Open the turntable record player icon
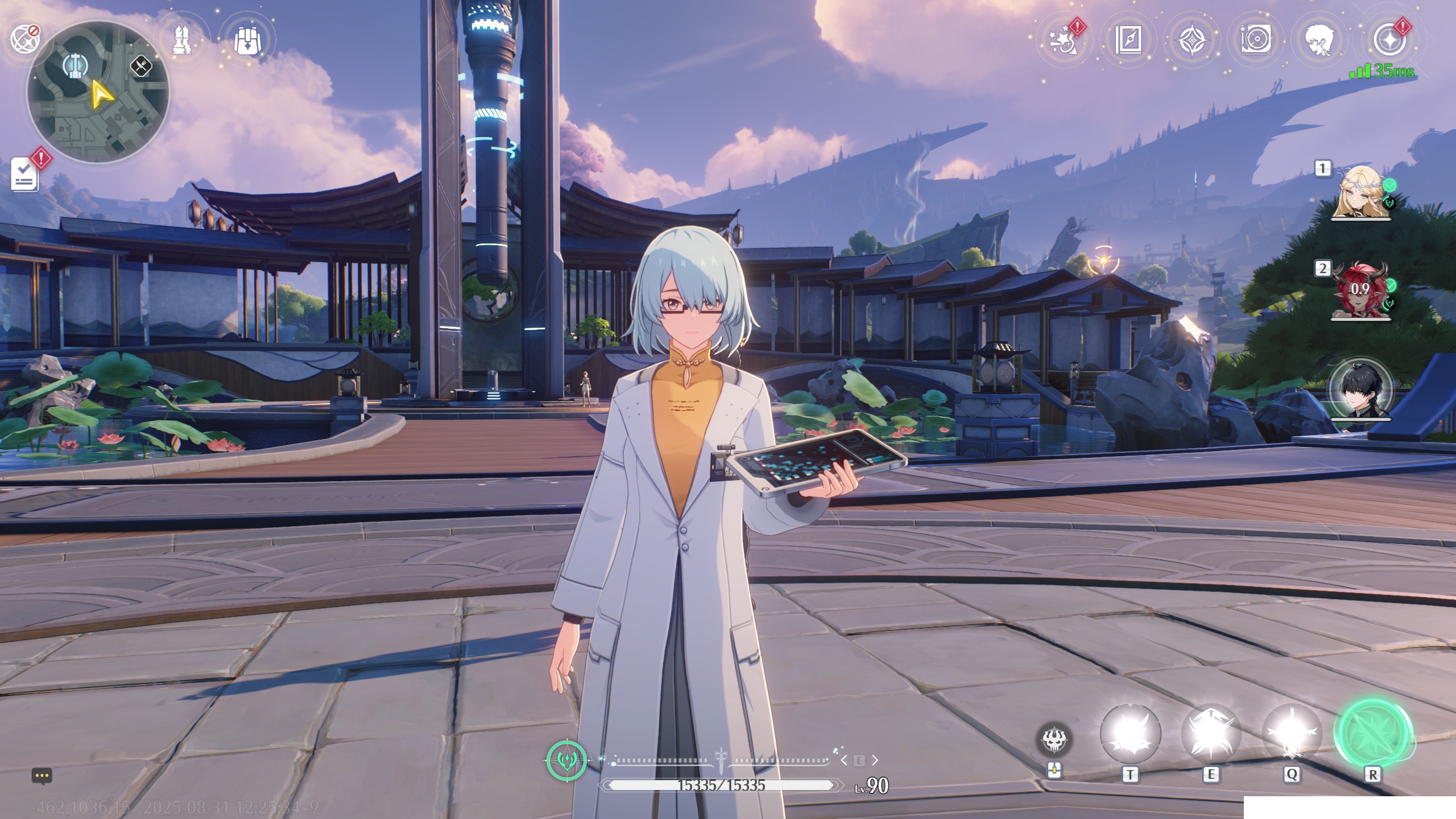The height and width of the screenshot is (819, 1456). 1255,40
